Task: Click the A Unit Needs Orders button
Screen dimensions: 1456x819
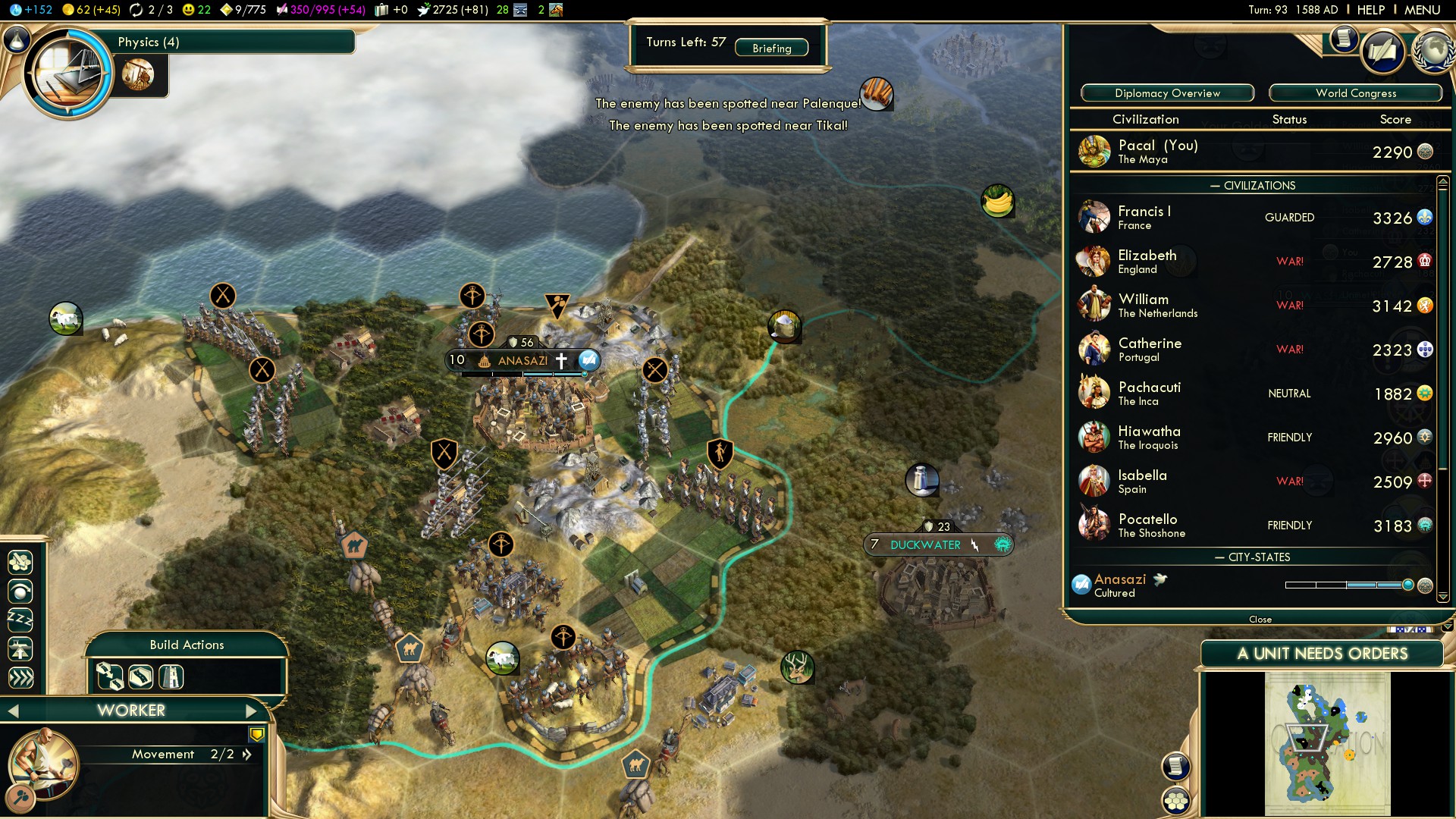Action: [x=1322, y=654]
